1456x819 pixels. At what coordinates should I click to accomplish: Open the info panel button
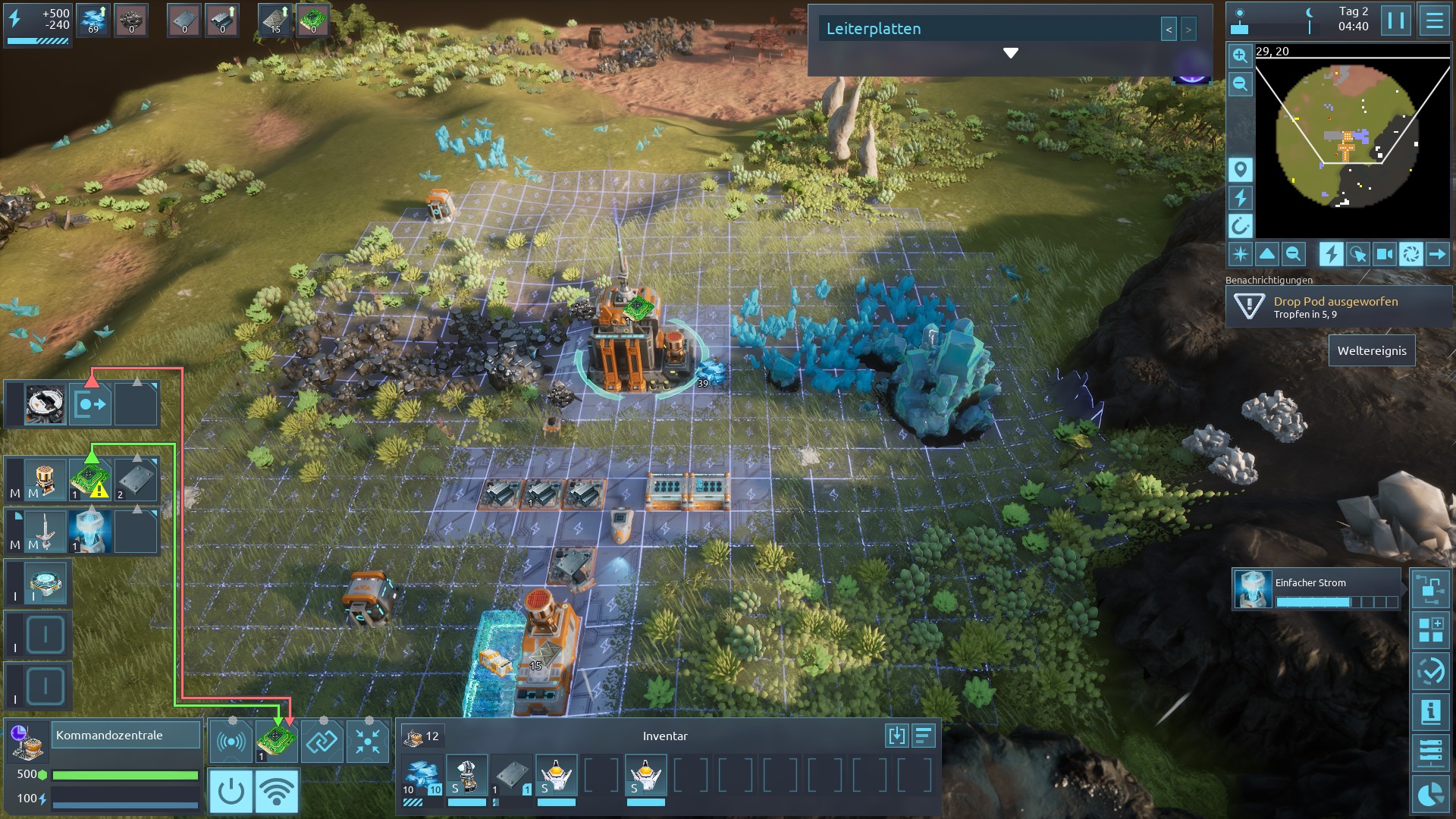[1430, 712]
